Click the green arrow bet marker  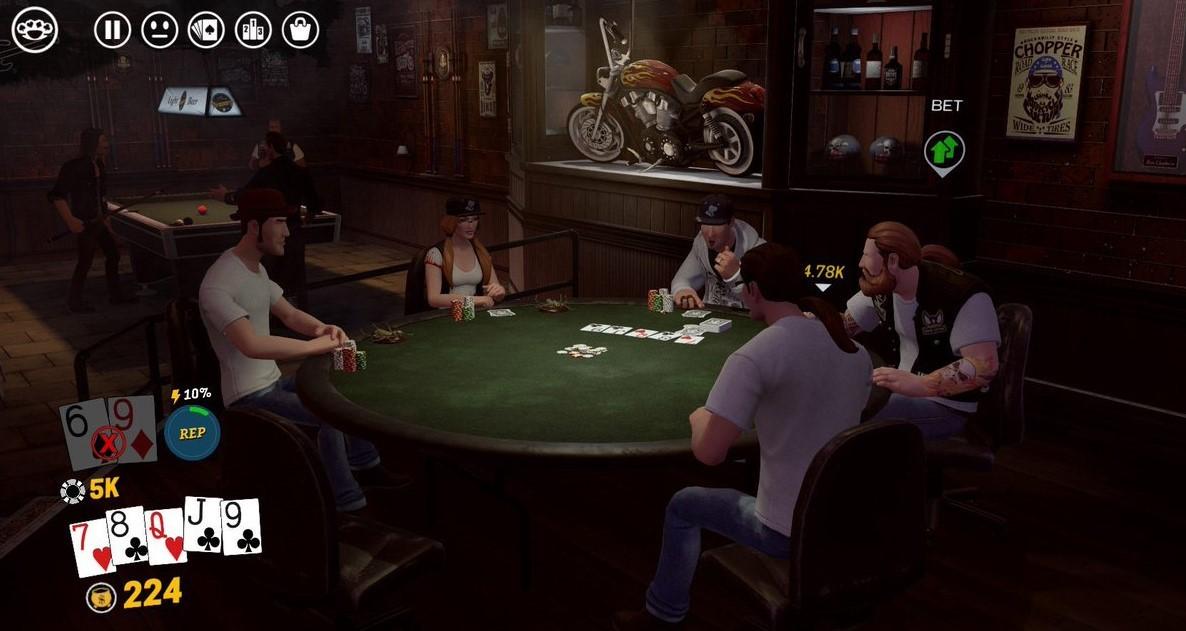(x=944, y=151)
